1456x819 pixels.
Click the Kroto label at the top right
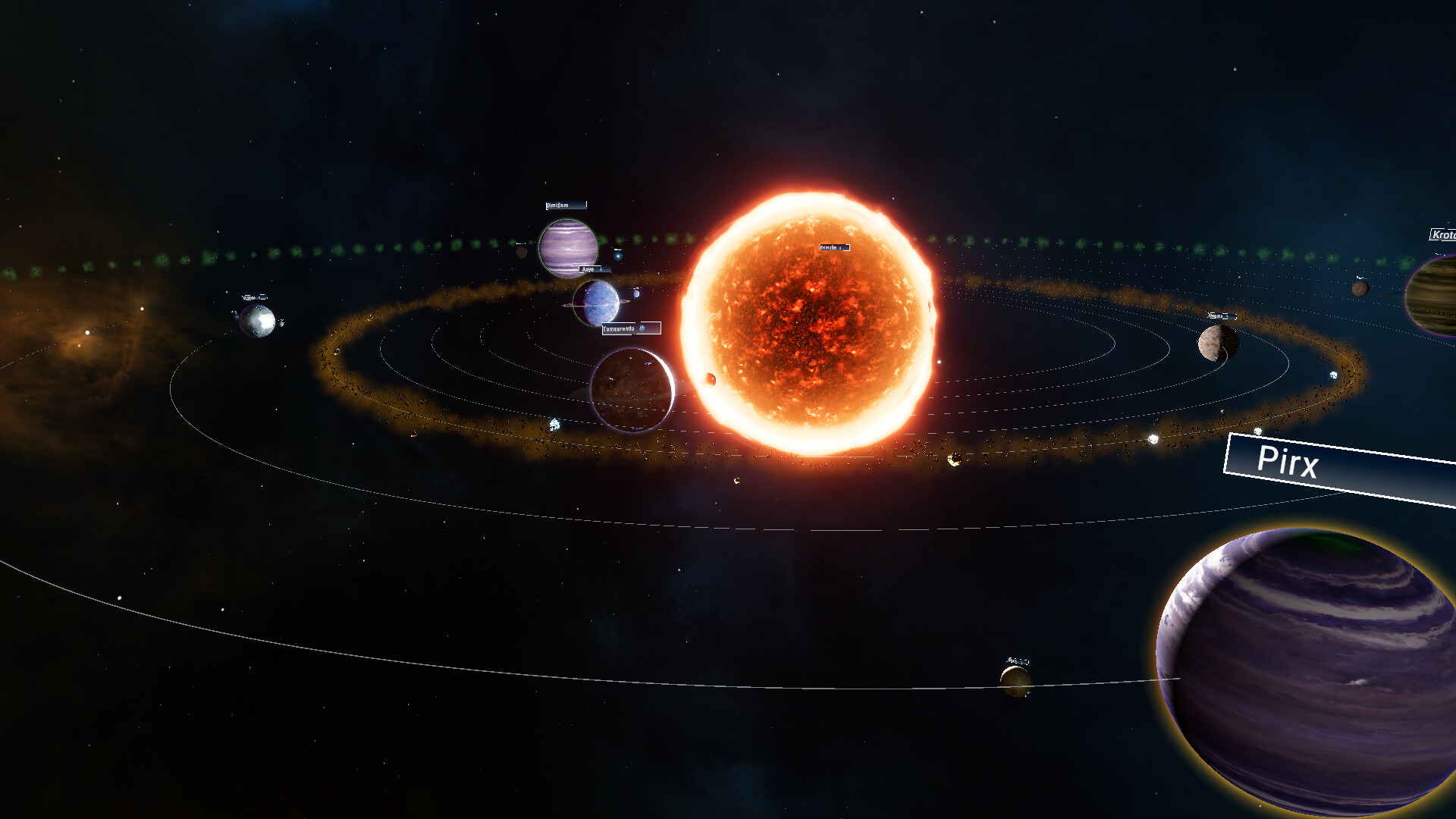click(x=1443, y=236)
